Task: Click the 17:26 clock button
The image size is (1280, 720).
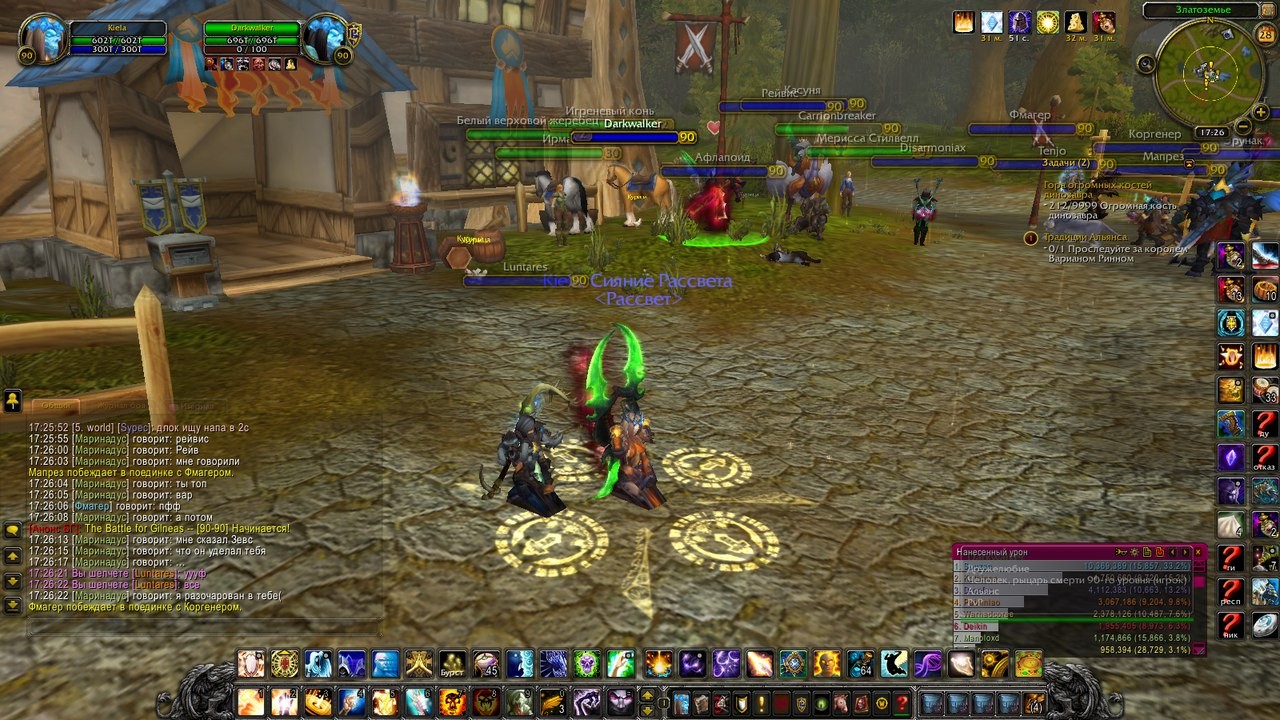Action: coord(1212,132)
